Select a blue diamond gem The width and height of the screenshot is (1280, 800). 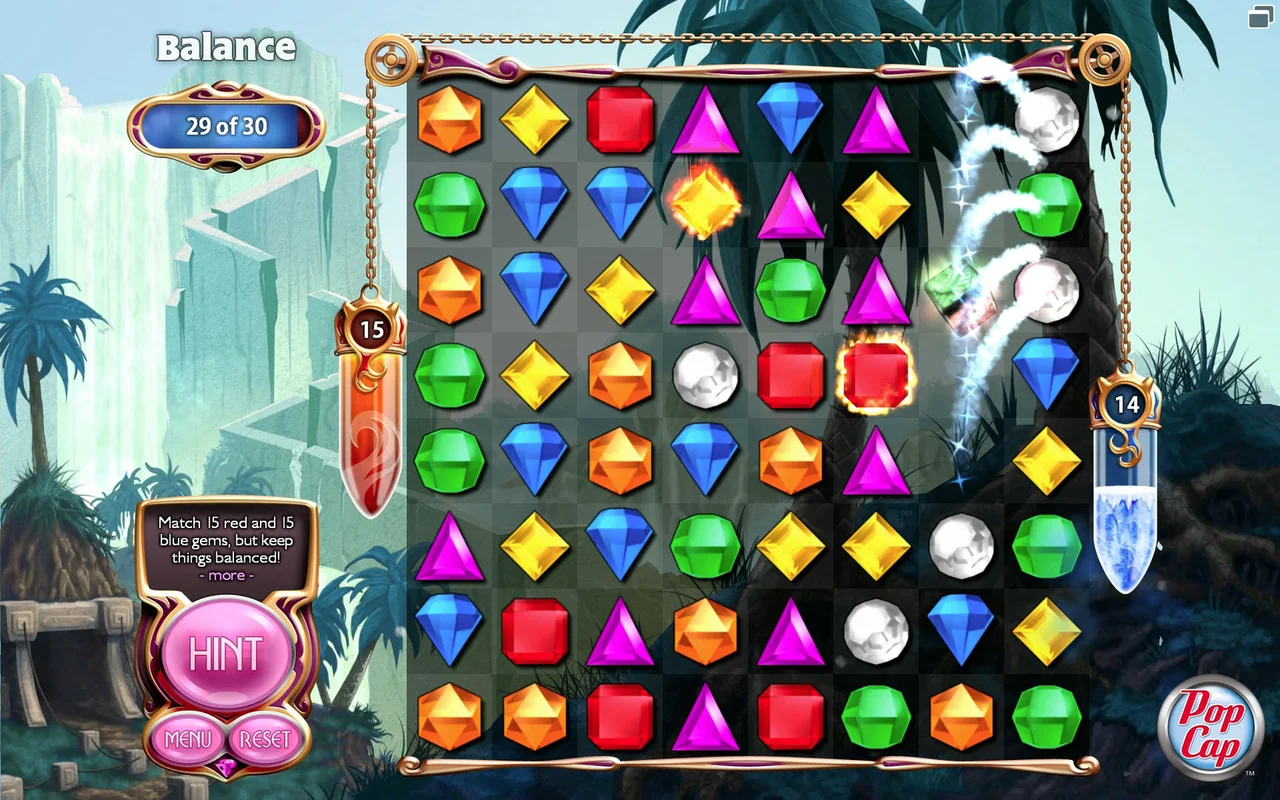535,205
